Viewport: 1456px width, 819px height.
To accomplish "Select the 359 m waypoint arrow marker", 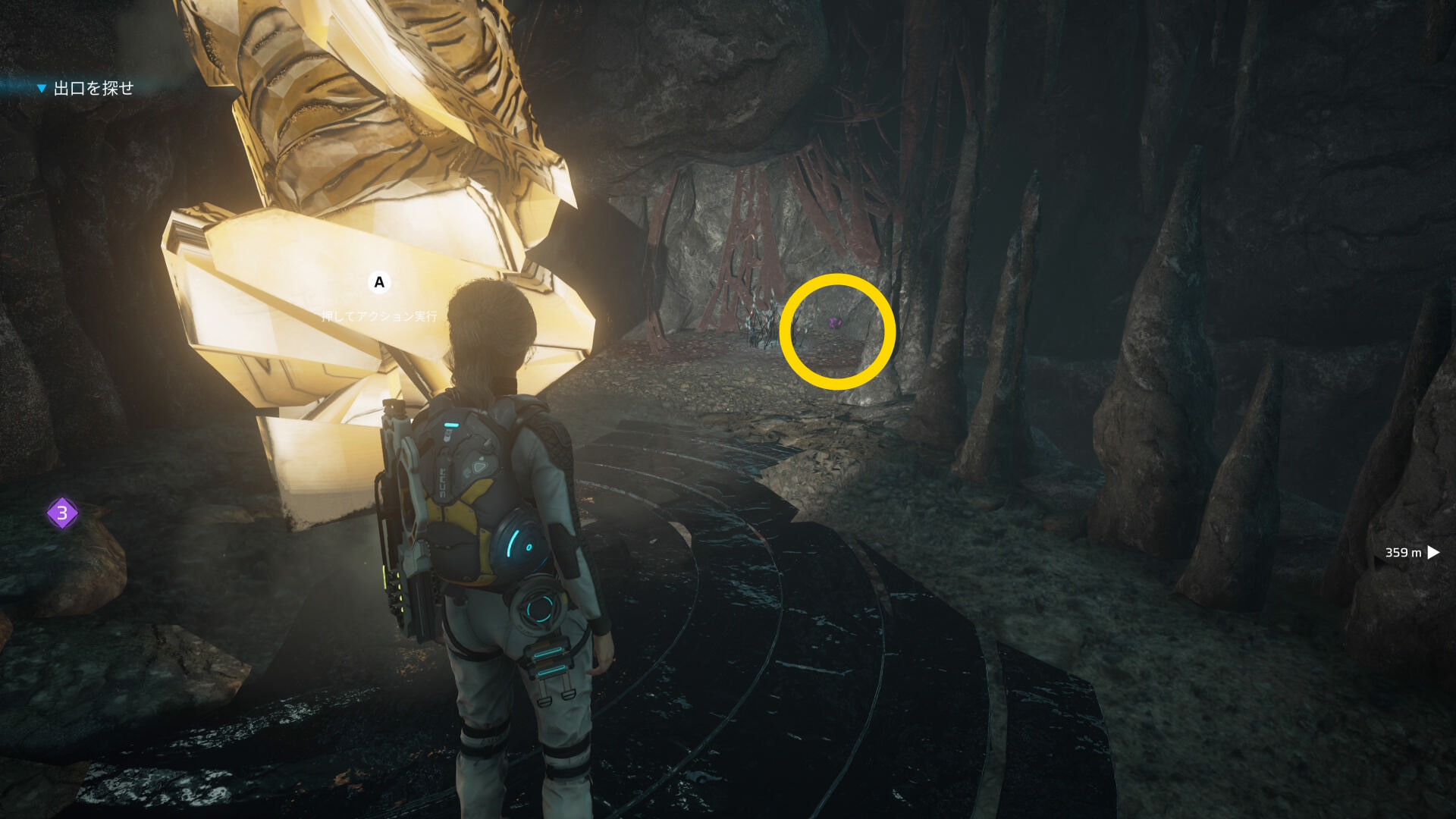I will pos(1432,553).
